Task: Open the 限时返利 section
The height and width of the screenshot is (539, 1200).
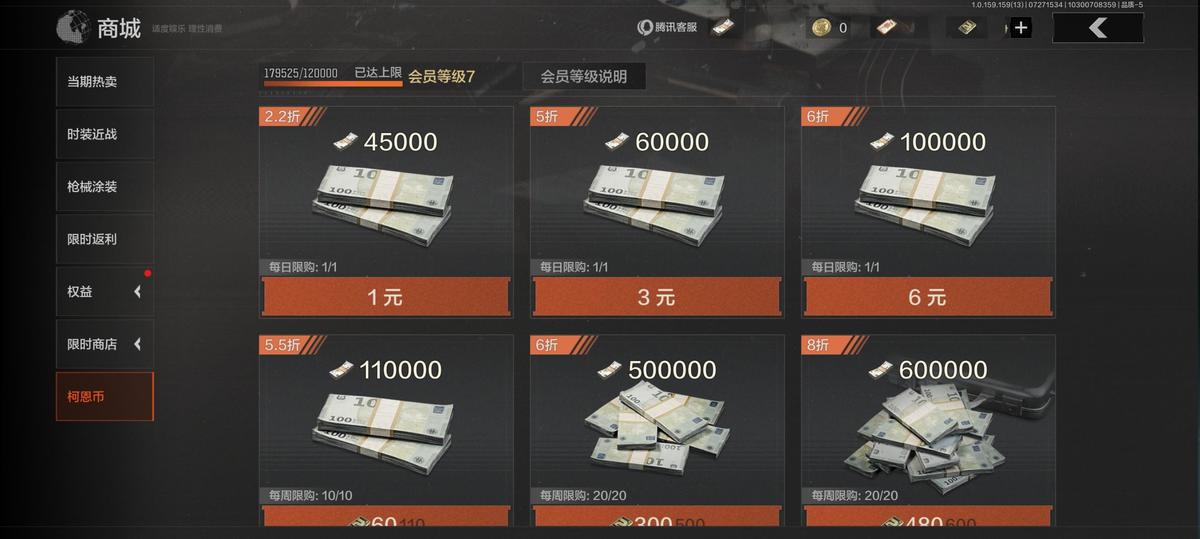Action: pos(104,240)
